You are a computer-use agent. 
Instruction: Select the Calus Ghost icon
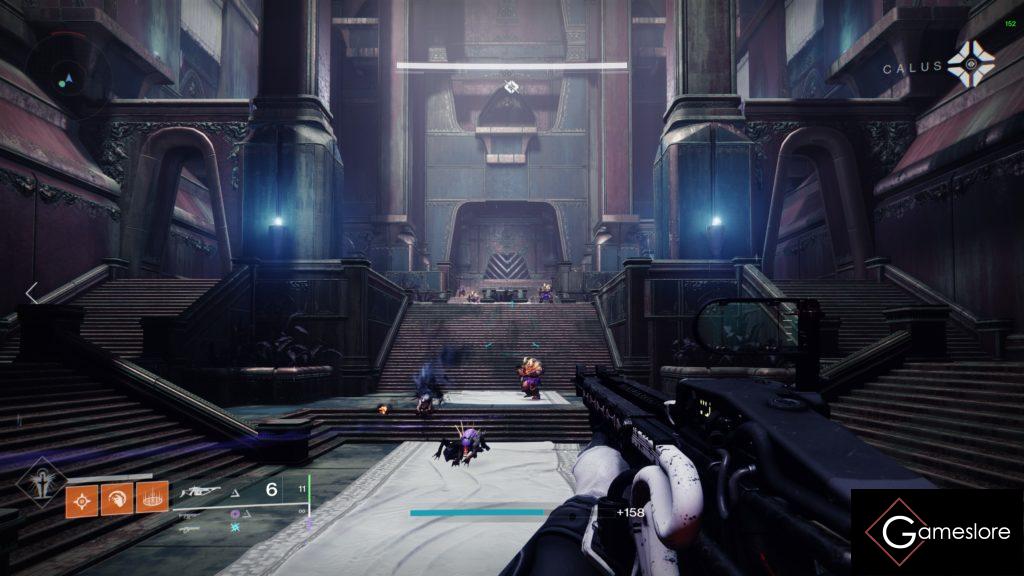pos(971,66)
